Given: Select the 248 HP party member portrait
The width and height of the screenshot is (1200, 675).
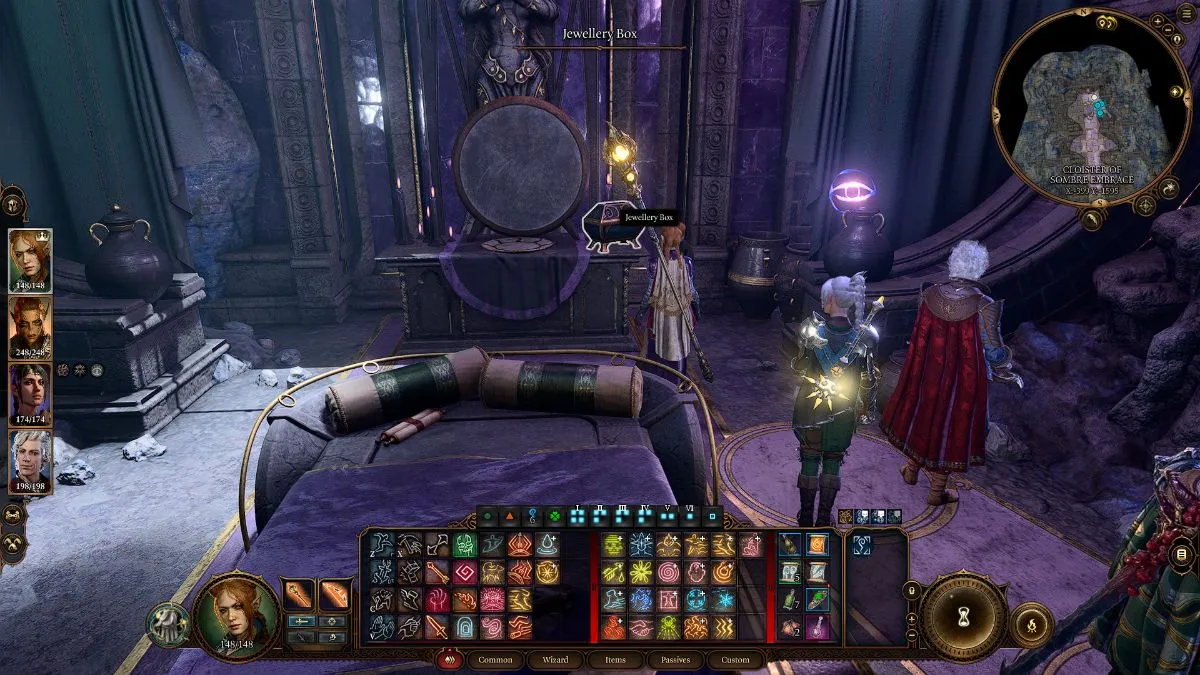Looking at the screenshot, I should (x=29, y=326).
